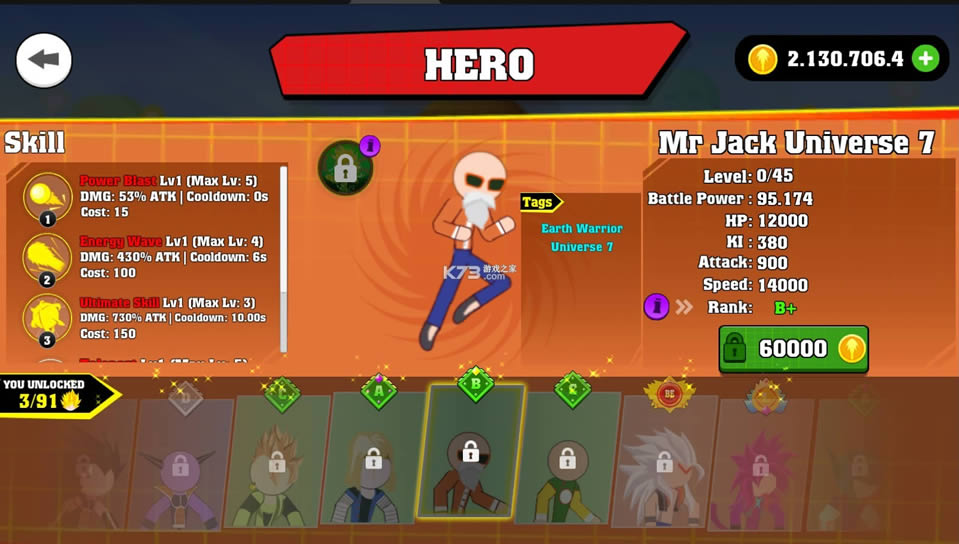Select the Power Blast skill icon
The image size is (959, 544).
pyautogui.click(x=47, y=195)
